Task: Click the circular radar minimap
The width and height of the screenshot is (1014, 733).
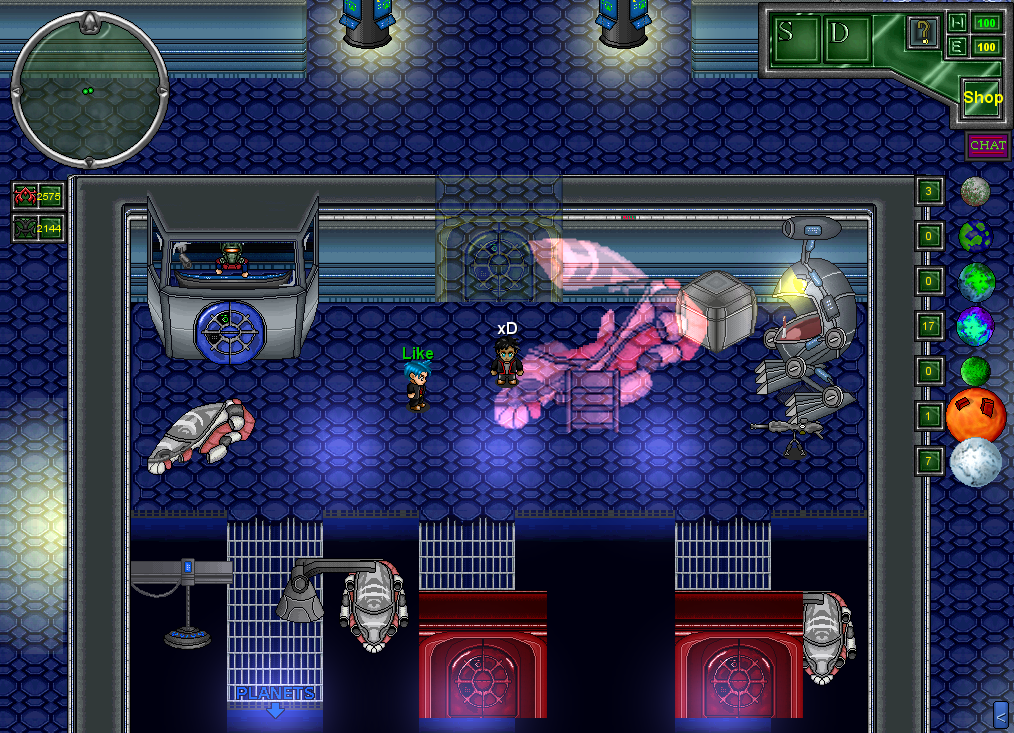Action: 89,90
